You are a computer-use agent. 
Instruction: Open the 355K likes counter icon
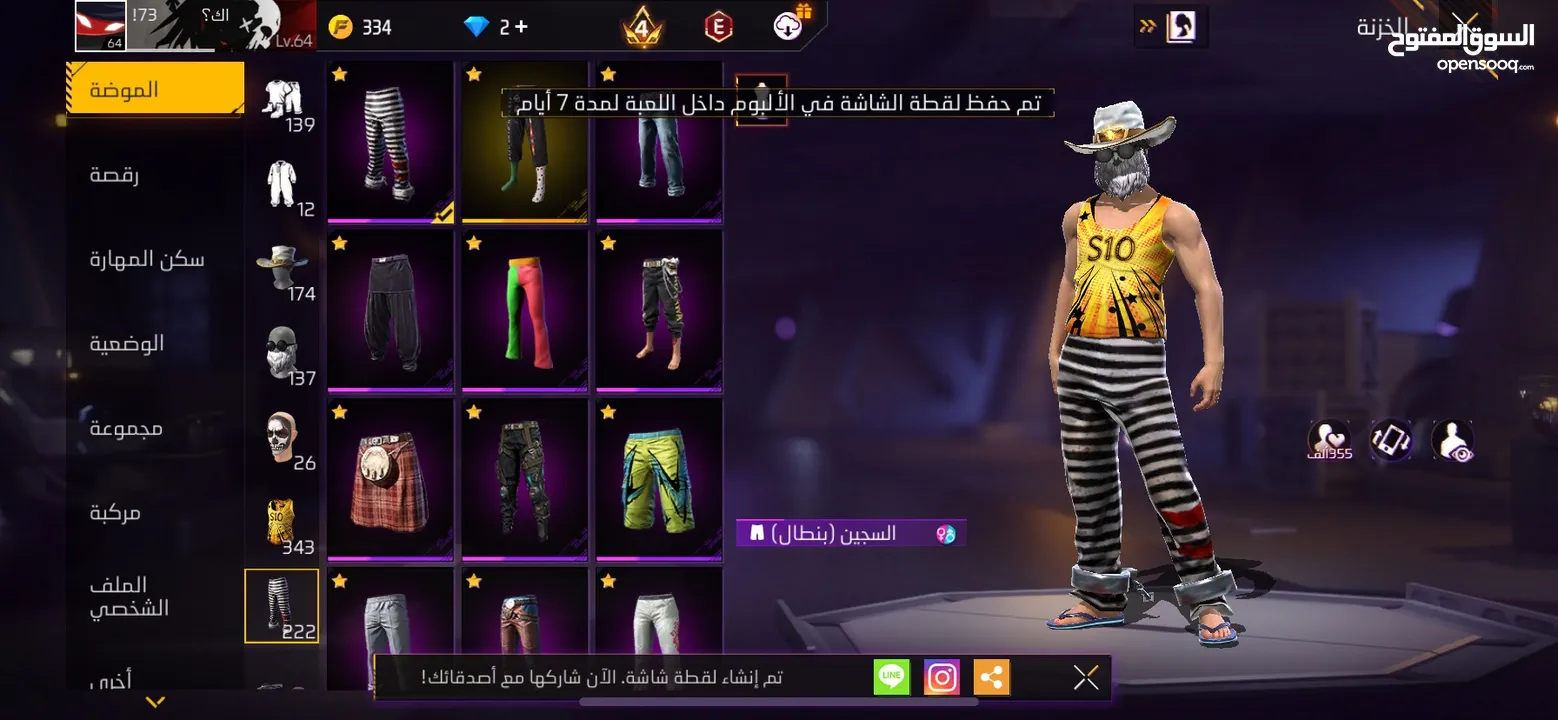pyautogui.click(x=1330, y=440)
